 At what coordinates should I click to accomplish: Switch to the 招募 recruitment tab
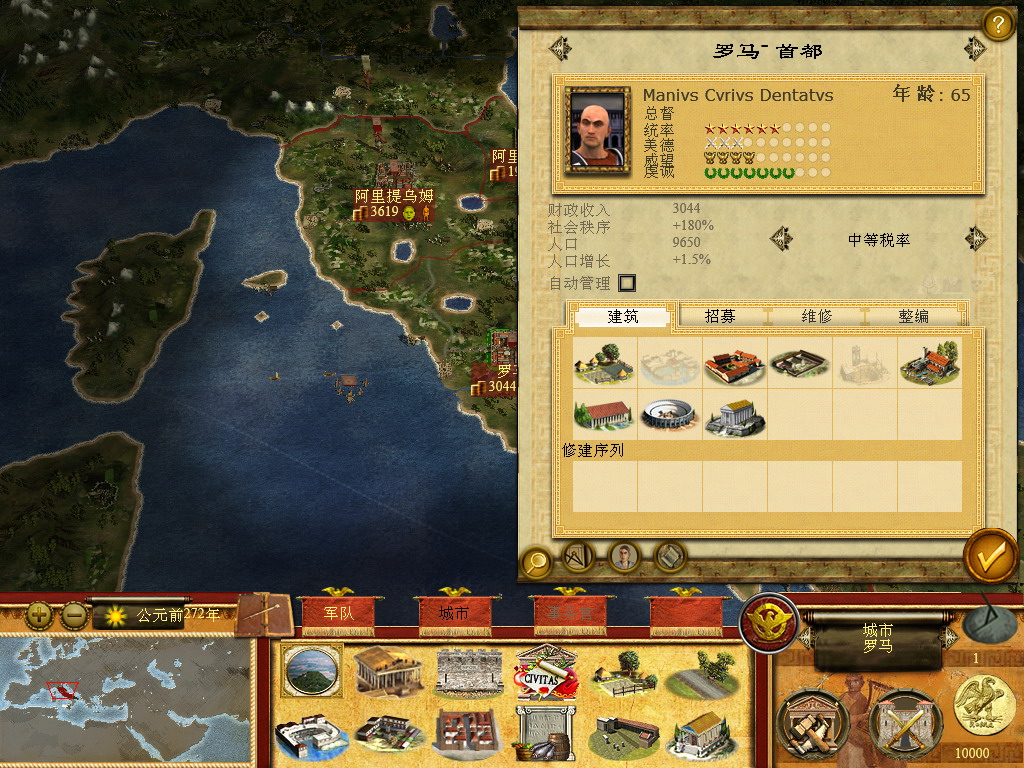720,316
